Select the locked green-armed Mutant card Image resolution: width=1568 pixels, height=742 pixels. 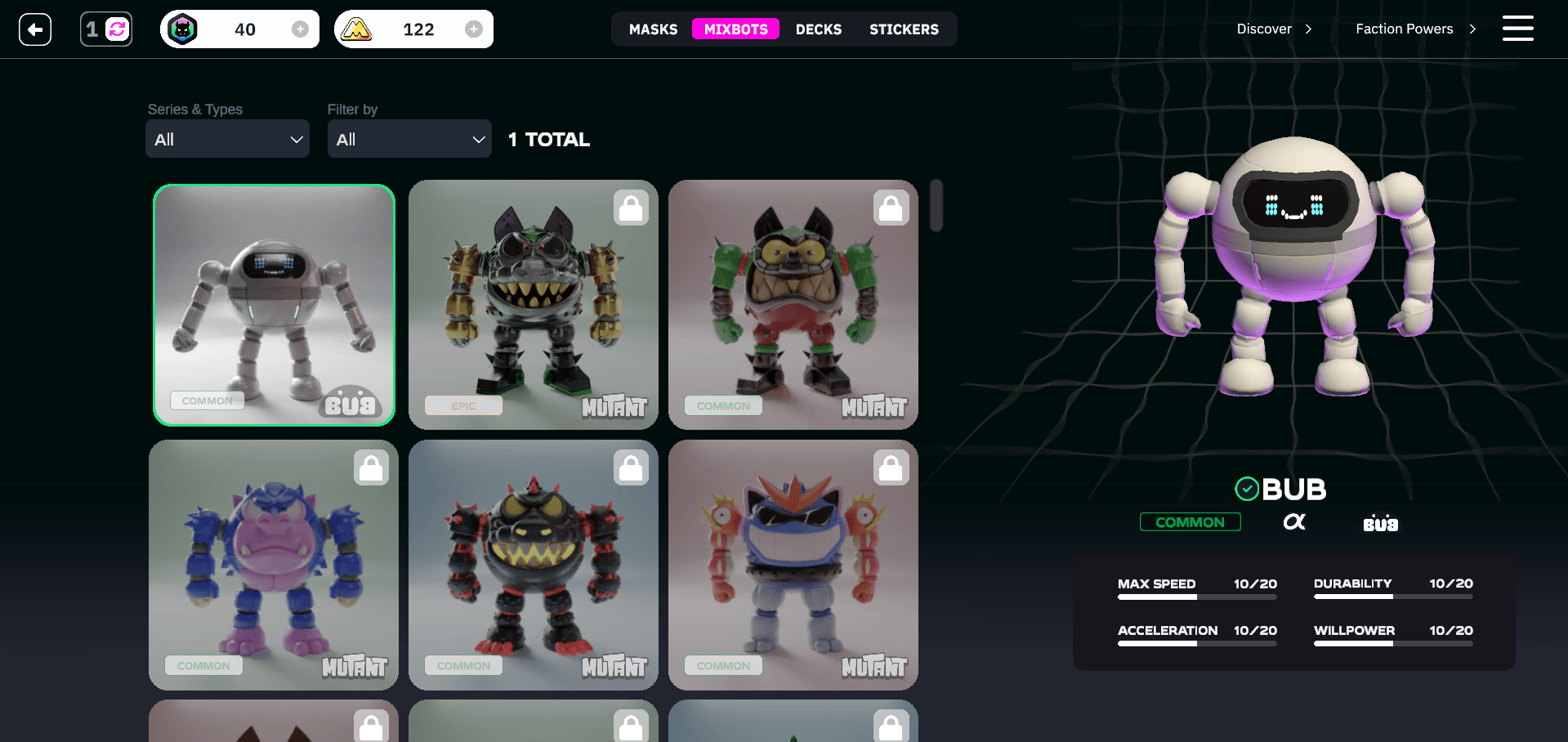(793, 305)
